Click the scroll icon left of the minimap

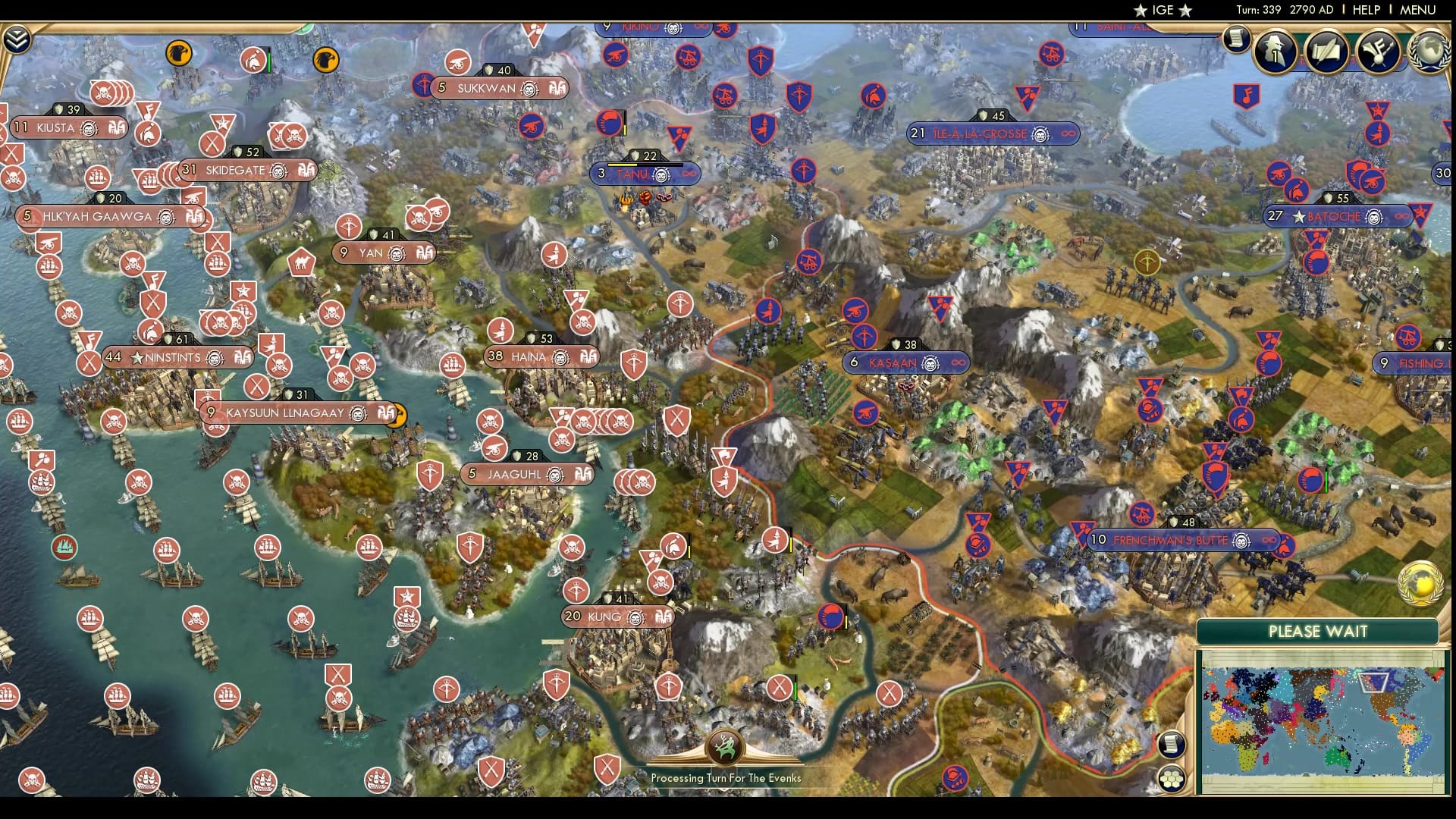(x=1170, y=745)
